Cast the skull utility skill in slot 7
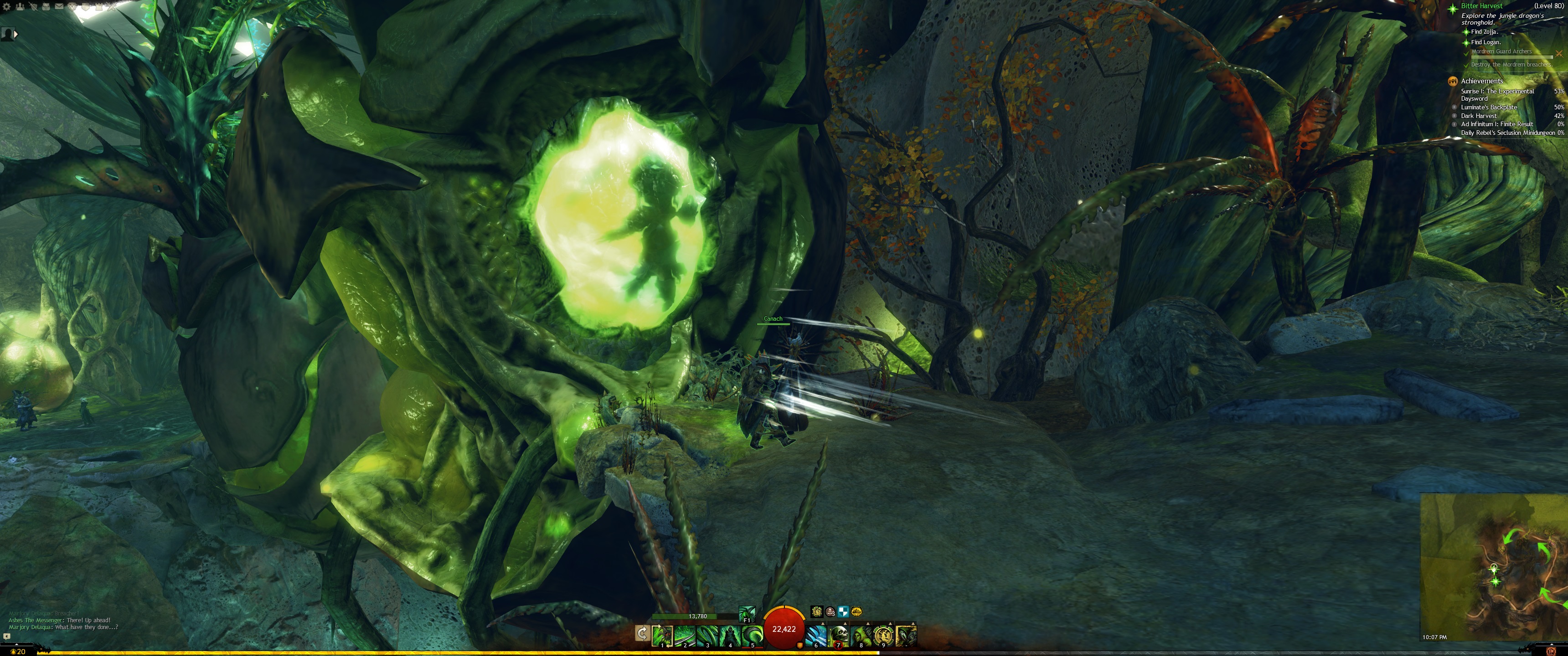 pos(839,635)
